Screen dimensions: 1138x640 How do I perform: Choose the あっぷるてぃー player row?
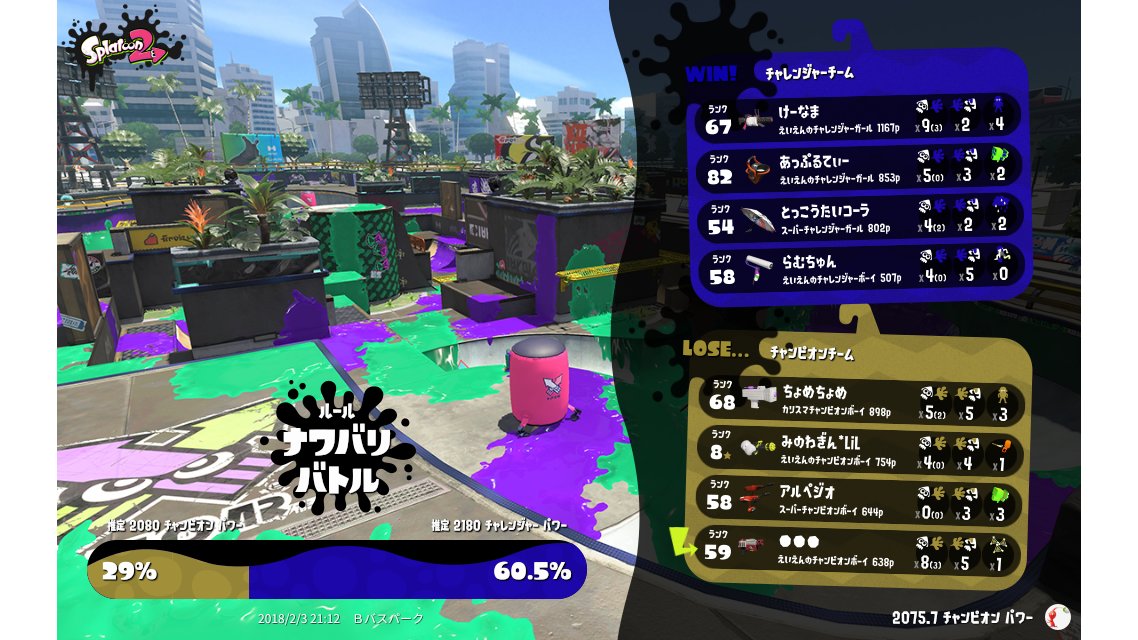(x=860, y=169)
